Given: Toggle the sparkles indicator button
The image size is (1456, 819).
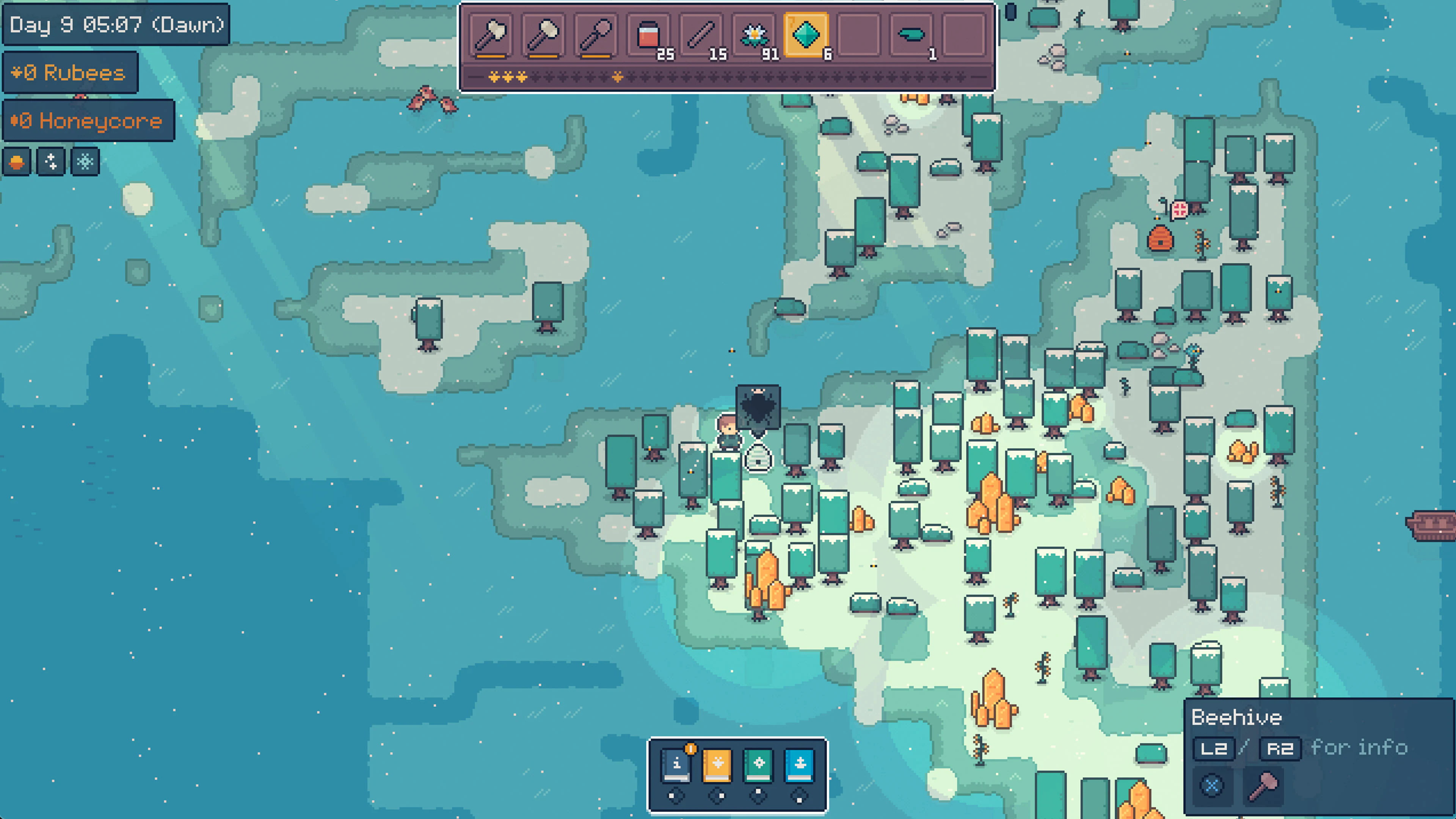Looking at the screenshot, I should [x=50, y=162].
